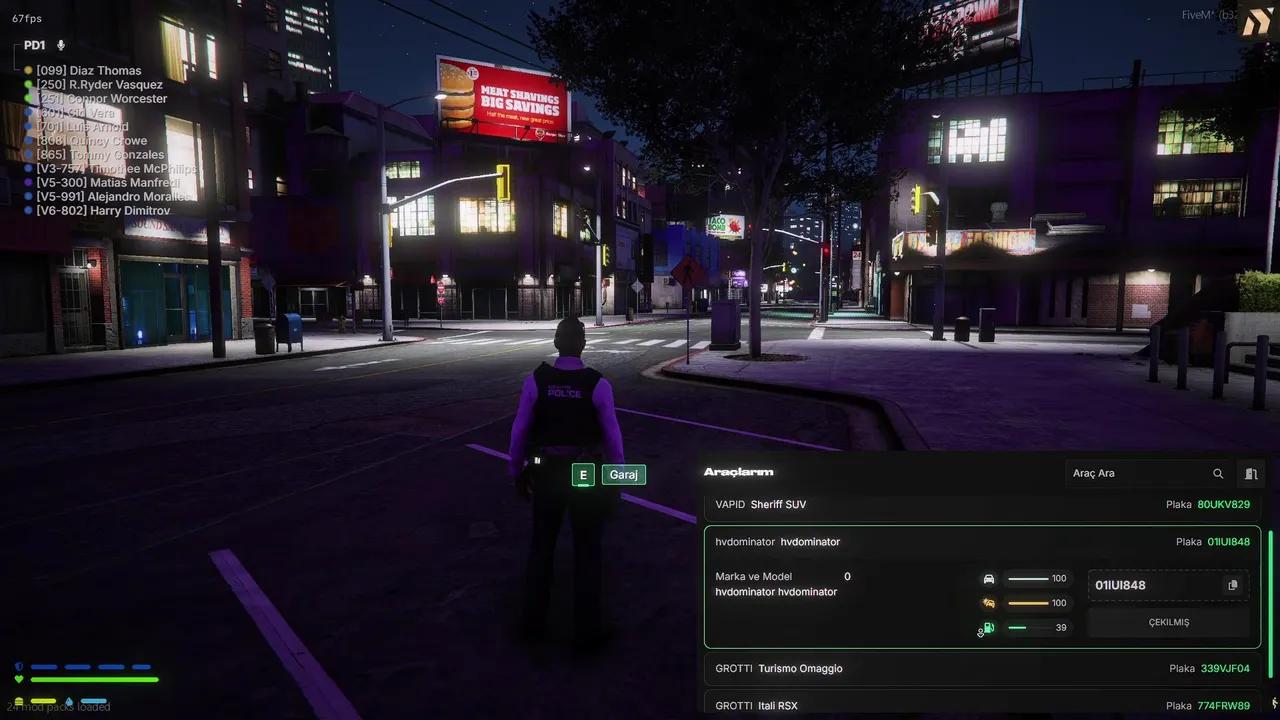
Task: Collapse the expanded hvdominator vehicle header
Action: [982, 542]
